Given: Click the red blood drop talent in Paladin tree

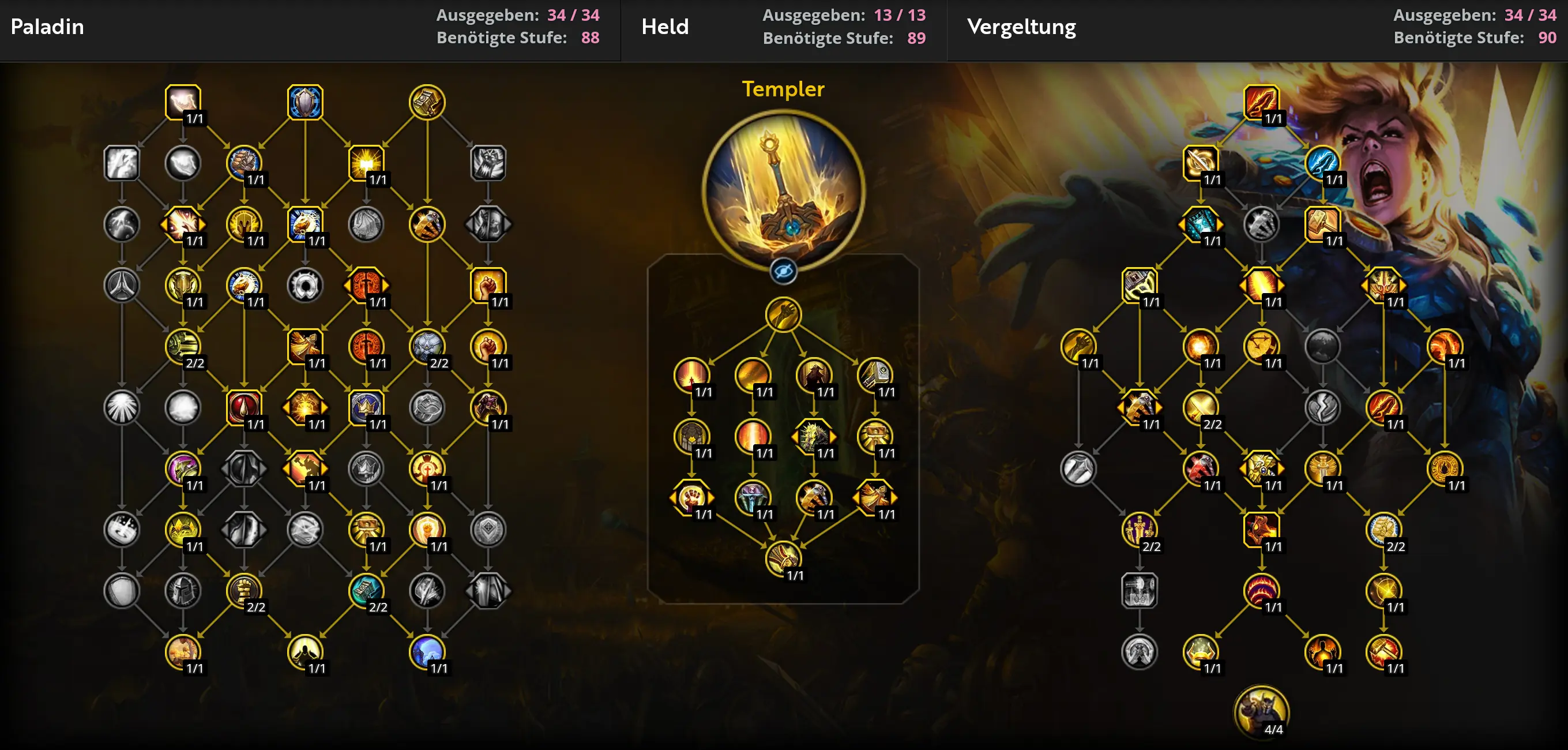Looking at the screenshot, I should [x=243, y=407].
